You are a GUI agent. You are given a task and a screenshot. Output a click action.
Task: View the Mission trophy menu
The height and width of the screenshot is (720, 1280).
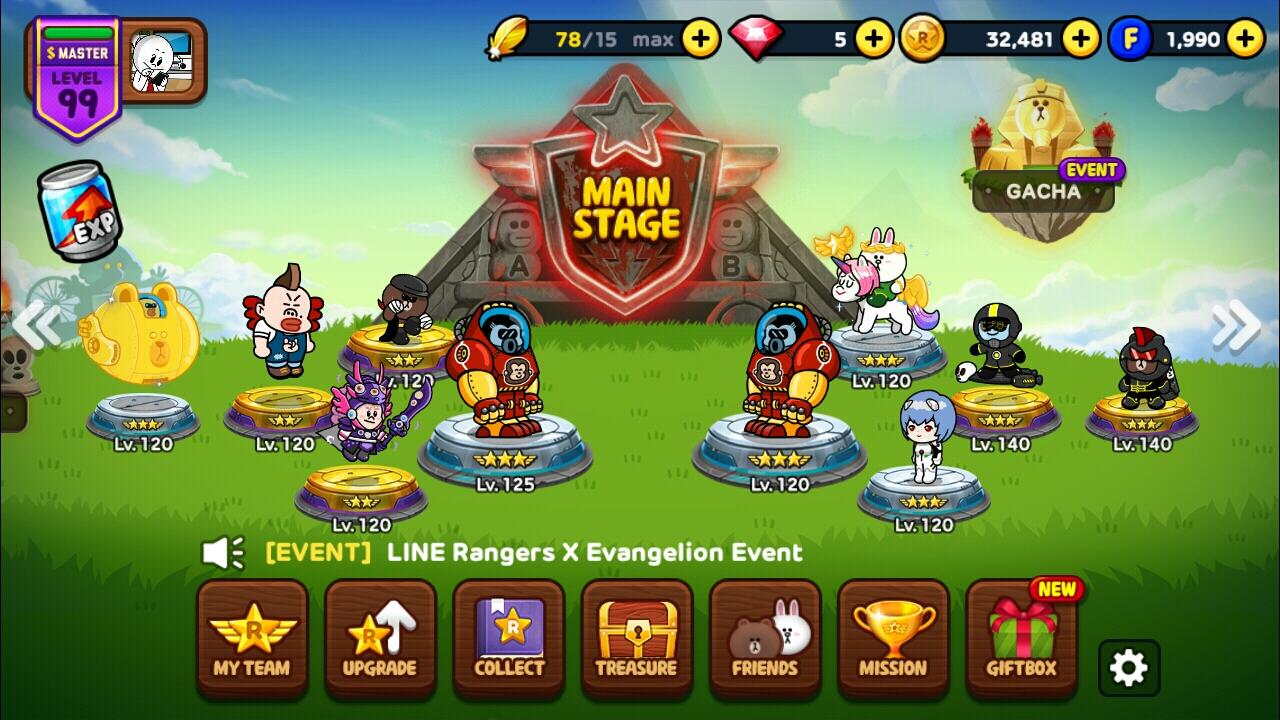893,640
